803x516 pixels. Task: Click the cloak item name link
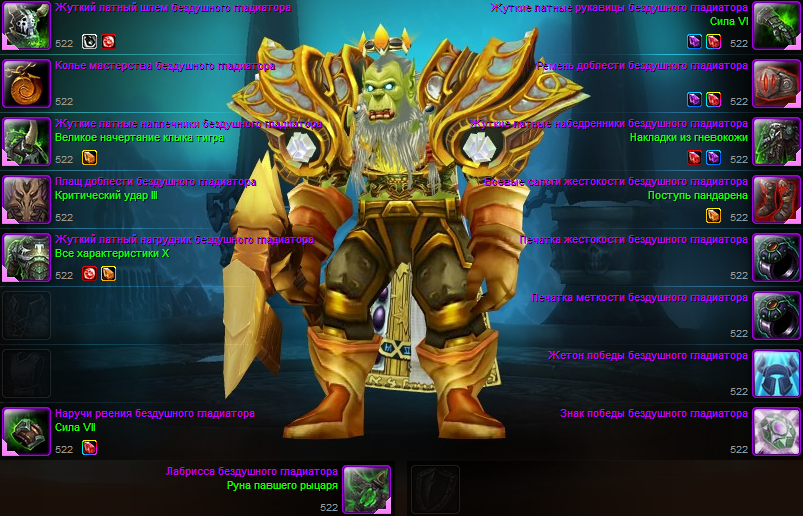pyautogui.click(x=155, y=182)
